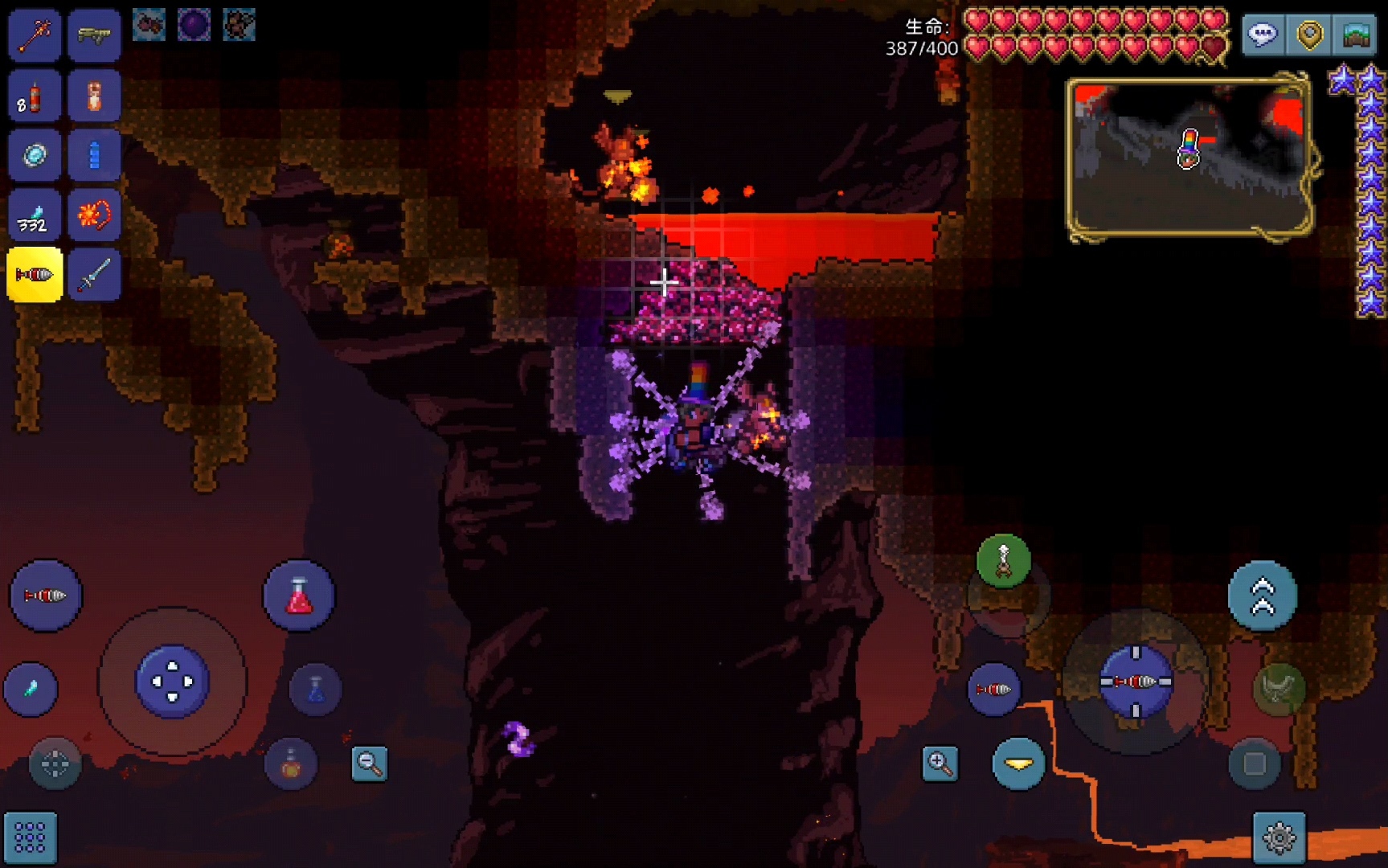The width and height of the screenshot is (1388, 868).
Task: Choose the dynamite stack slot
Action: (x=35, y=96)
